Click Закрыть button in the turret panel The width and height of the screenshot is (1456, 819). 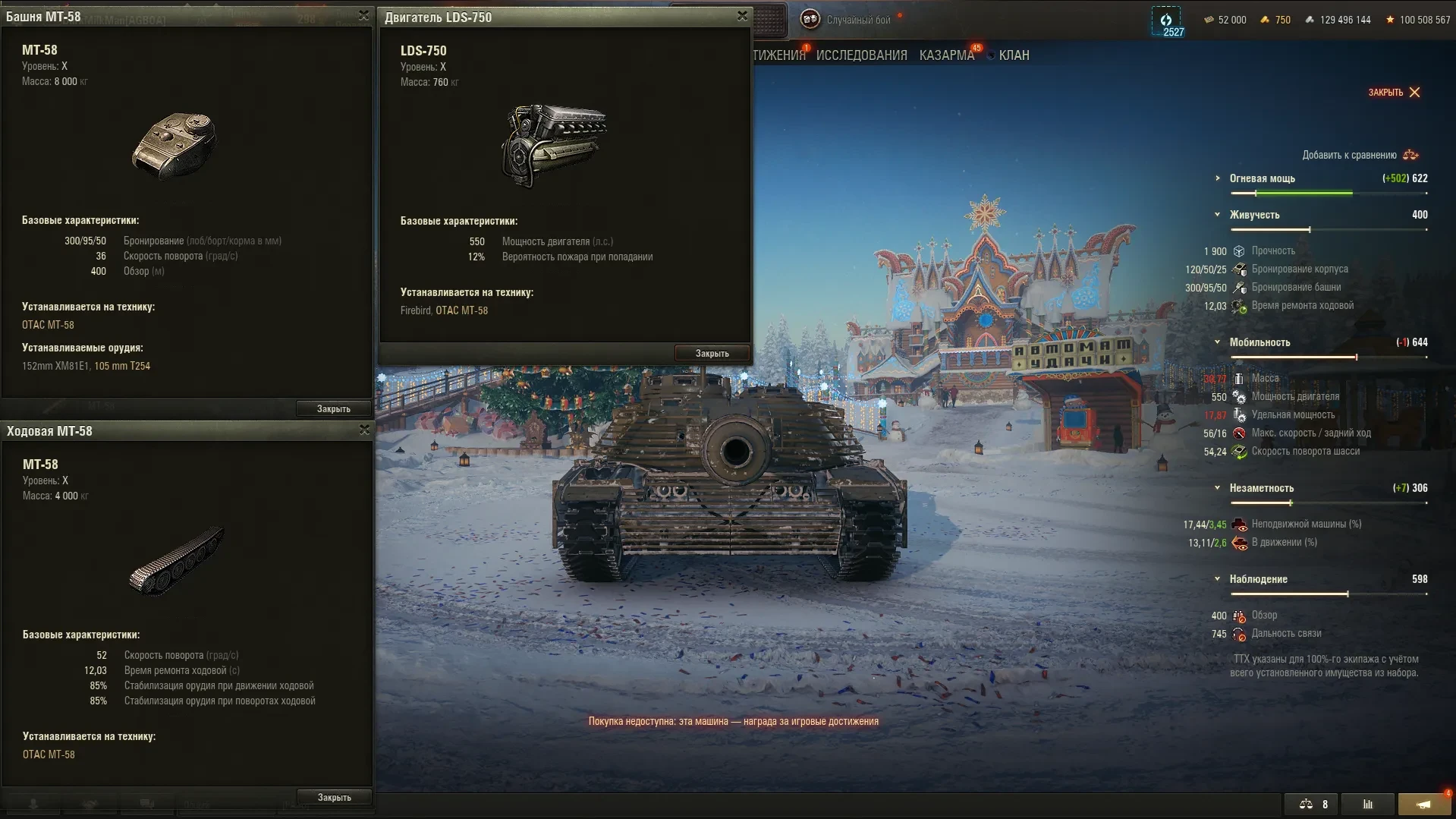(x=333, y=409)
